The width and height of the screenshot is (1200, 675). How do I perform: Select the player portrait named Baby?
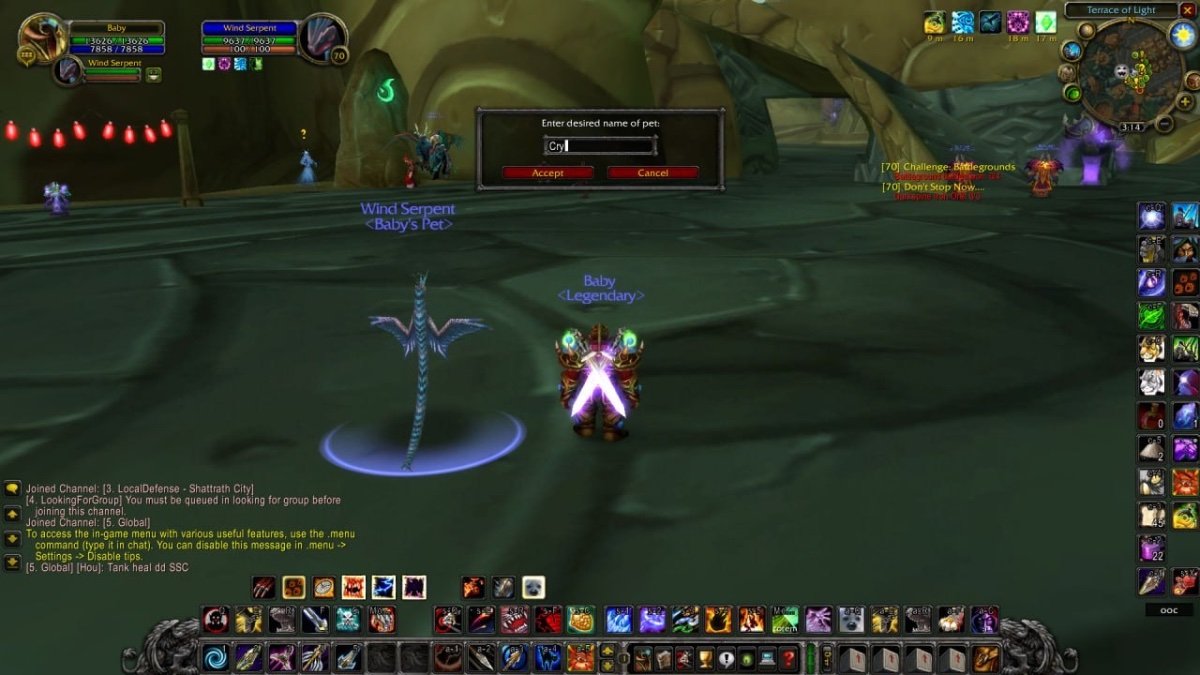(x=42, y=38)
